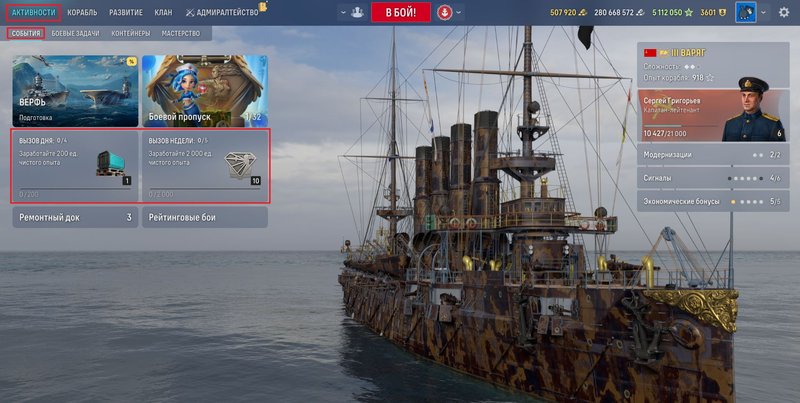Go to the РАЗВИТИЕ menu
This screenshot has height=403, width=800.
coord(125,12)
